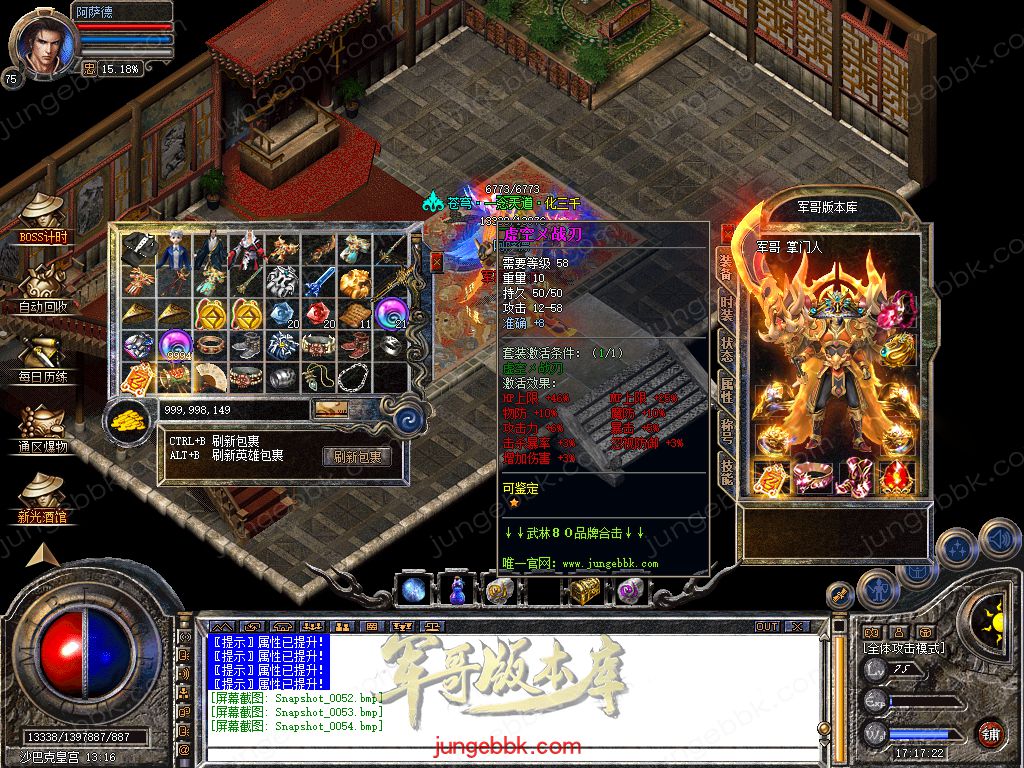
Task: Open the 铺 shop button
Action: pos(990,733)
